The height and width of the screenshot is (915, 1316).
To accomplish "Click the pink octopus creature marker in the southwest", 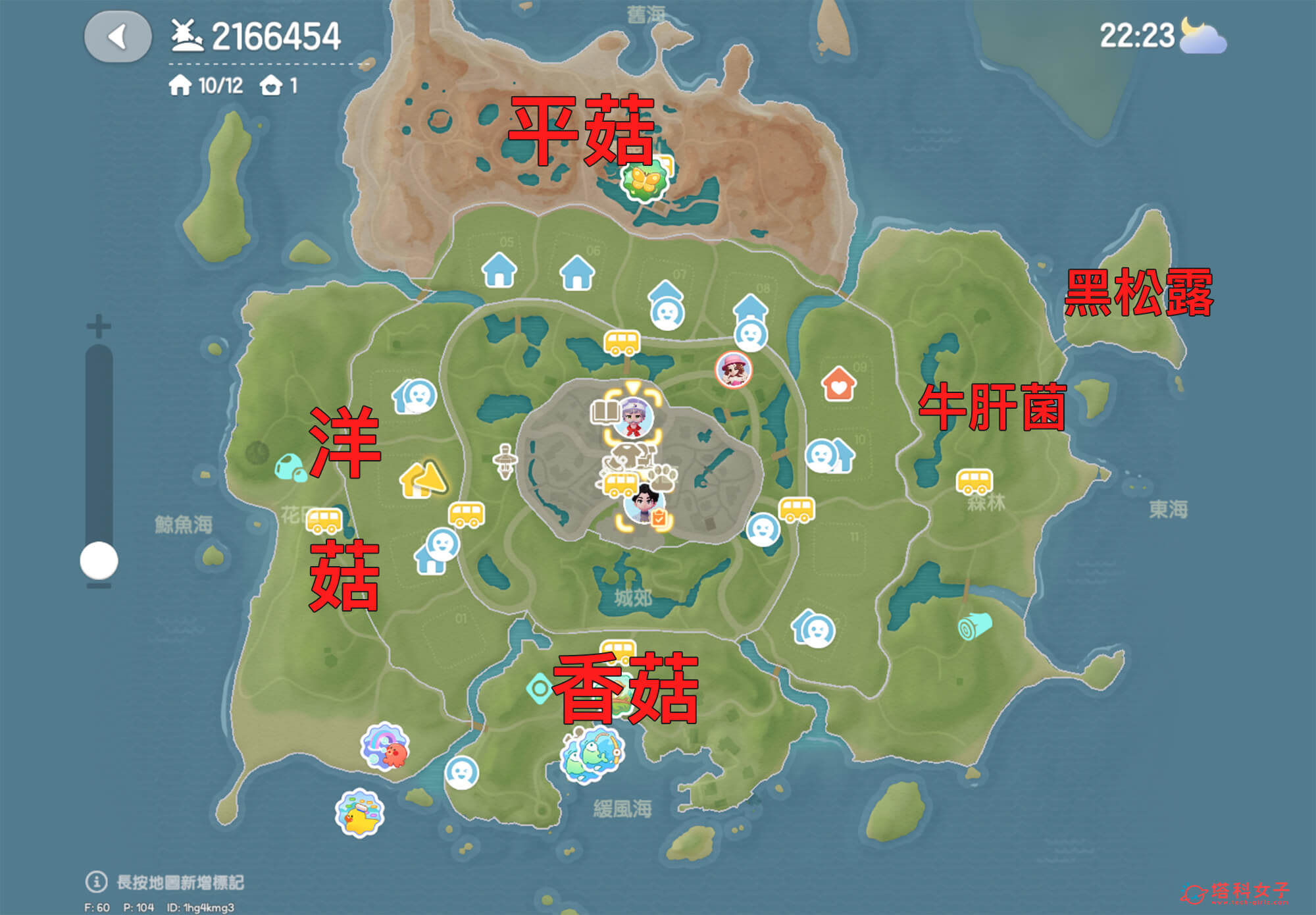I will 384,745.
